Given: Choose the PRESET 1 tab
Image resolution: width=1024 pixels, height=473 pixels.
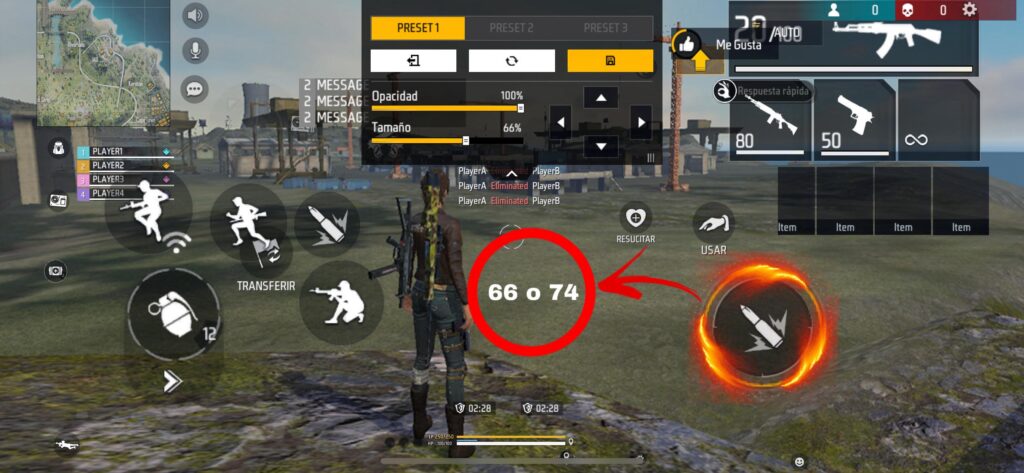Looking at the screenshot, I should (418, 28).
